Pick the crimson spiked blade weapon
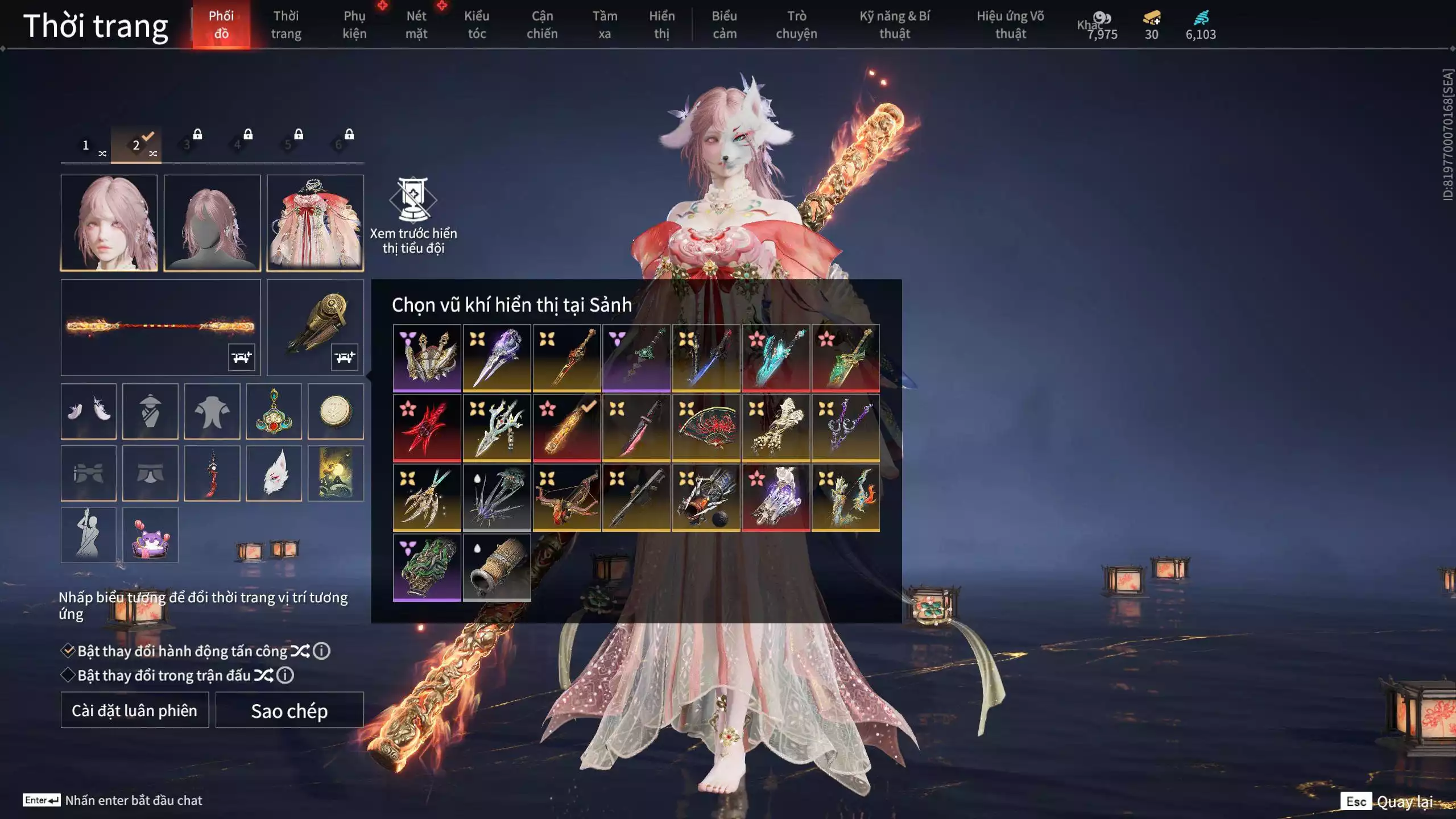This screenshot has width=1456, height=819. [427, 428]
